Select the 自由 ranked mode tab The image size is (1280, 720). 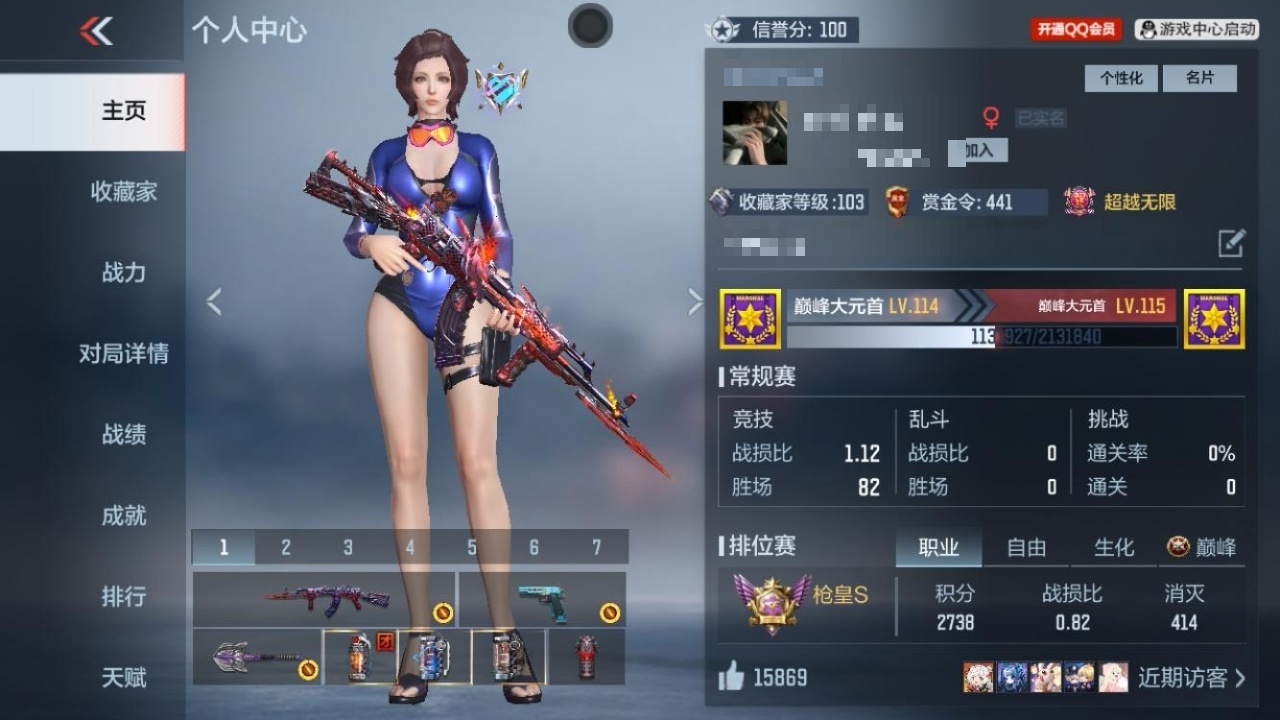click(x=1026, y=547)
